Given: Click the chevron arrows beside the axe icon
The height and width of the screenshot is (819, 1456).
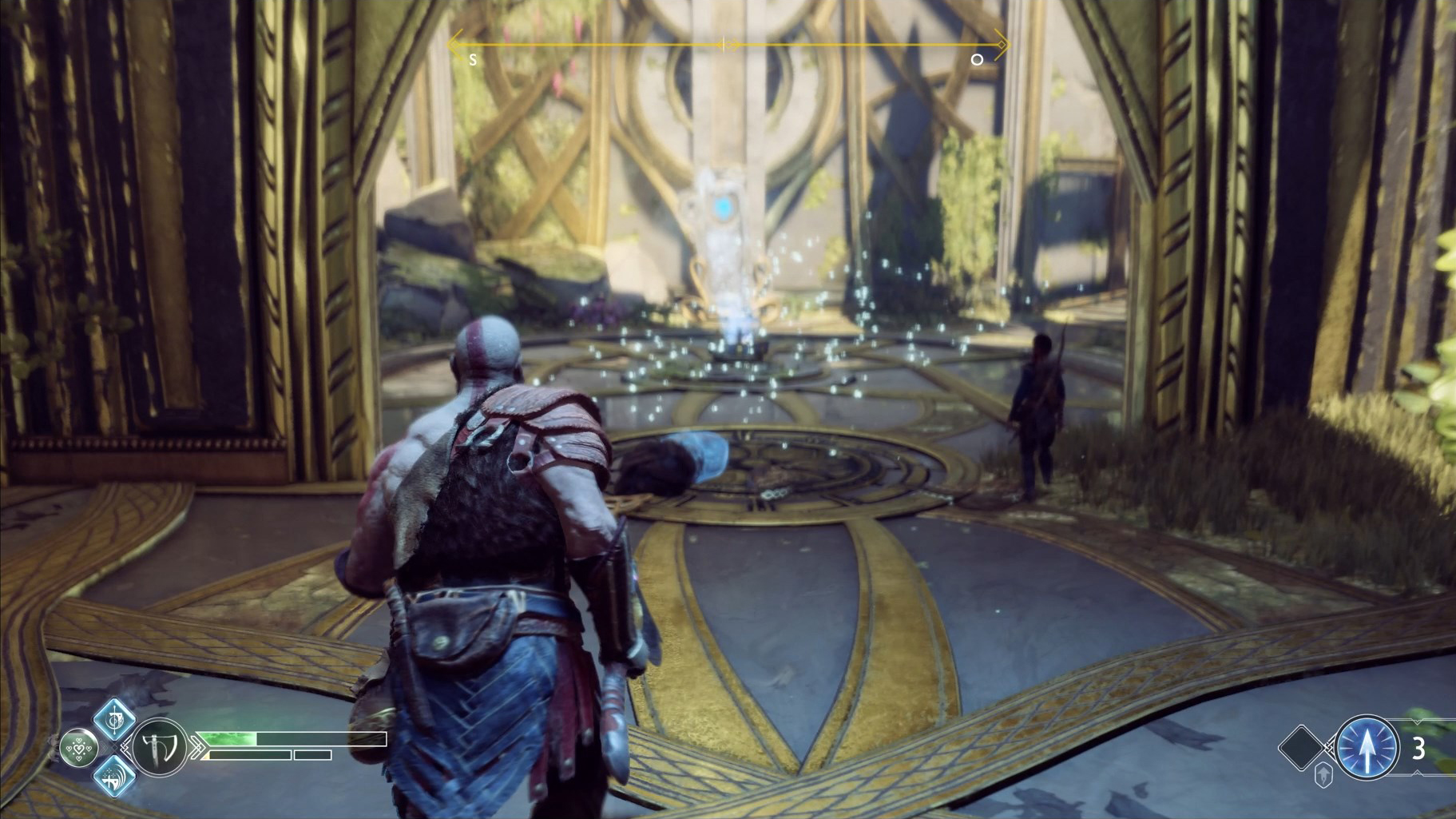Looking at the screenshot, I should pos(198,747).
